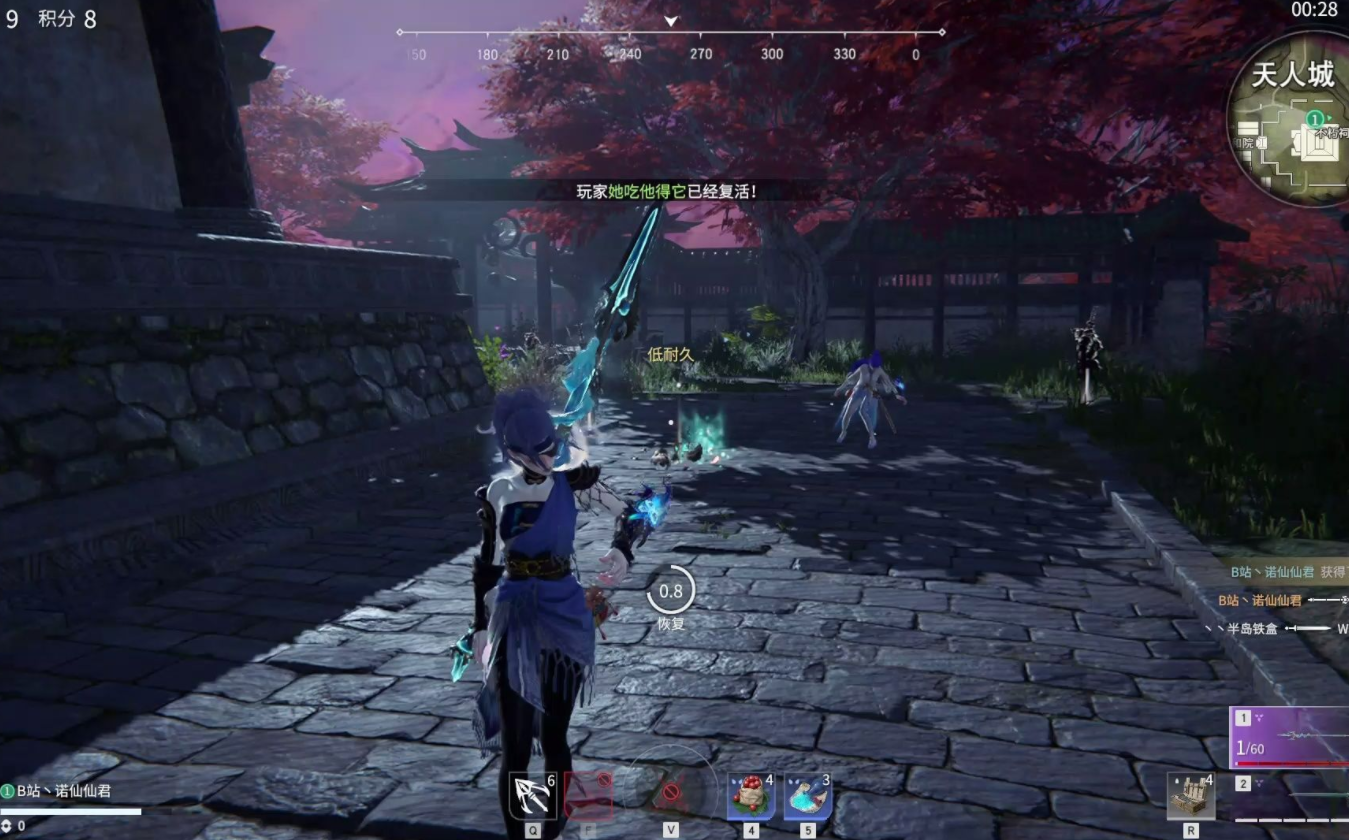Screen dimensions: 1349x840
Task: Switch to the purple spear weapon slot
Action: 1290,738
